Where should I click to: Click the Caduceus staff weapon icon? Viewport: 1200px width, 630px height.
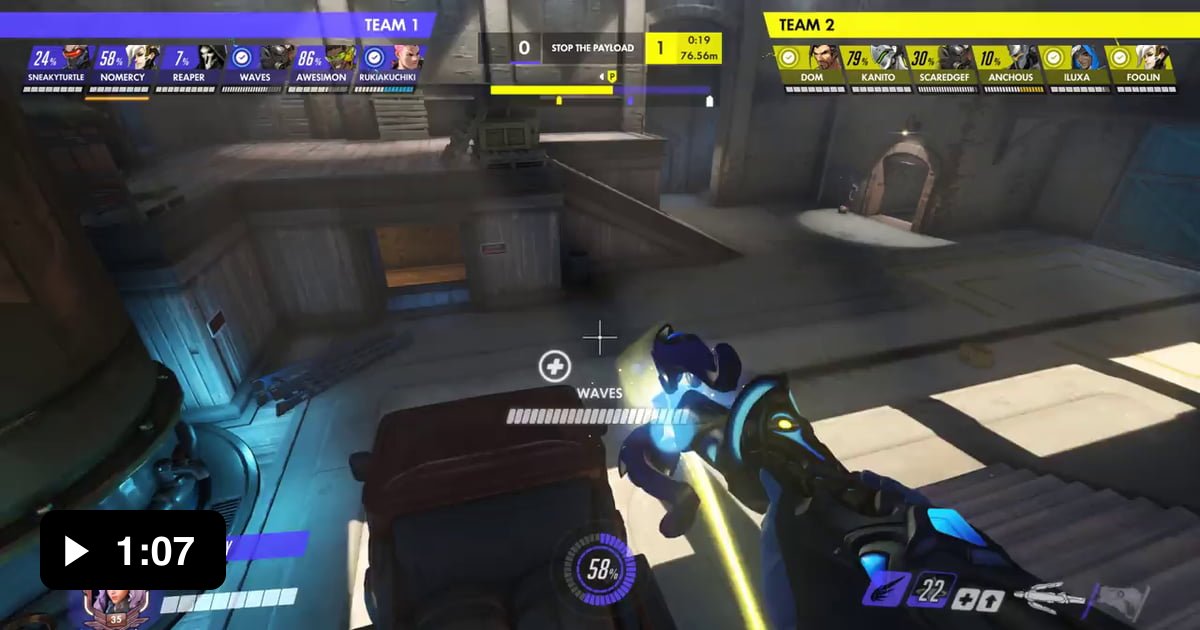click(1050, 599)
